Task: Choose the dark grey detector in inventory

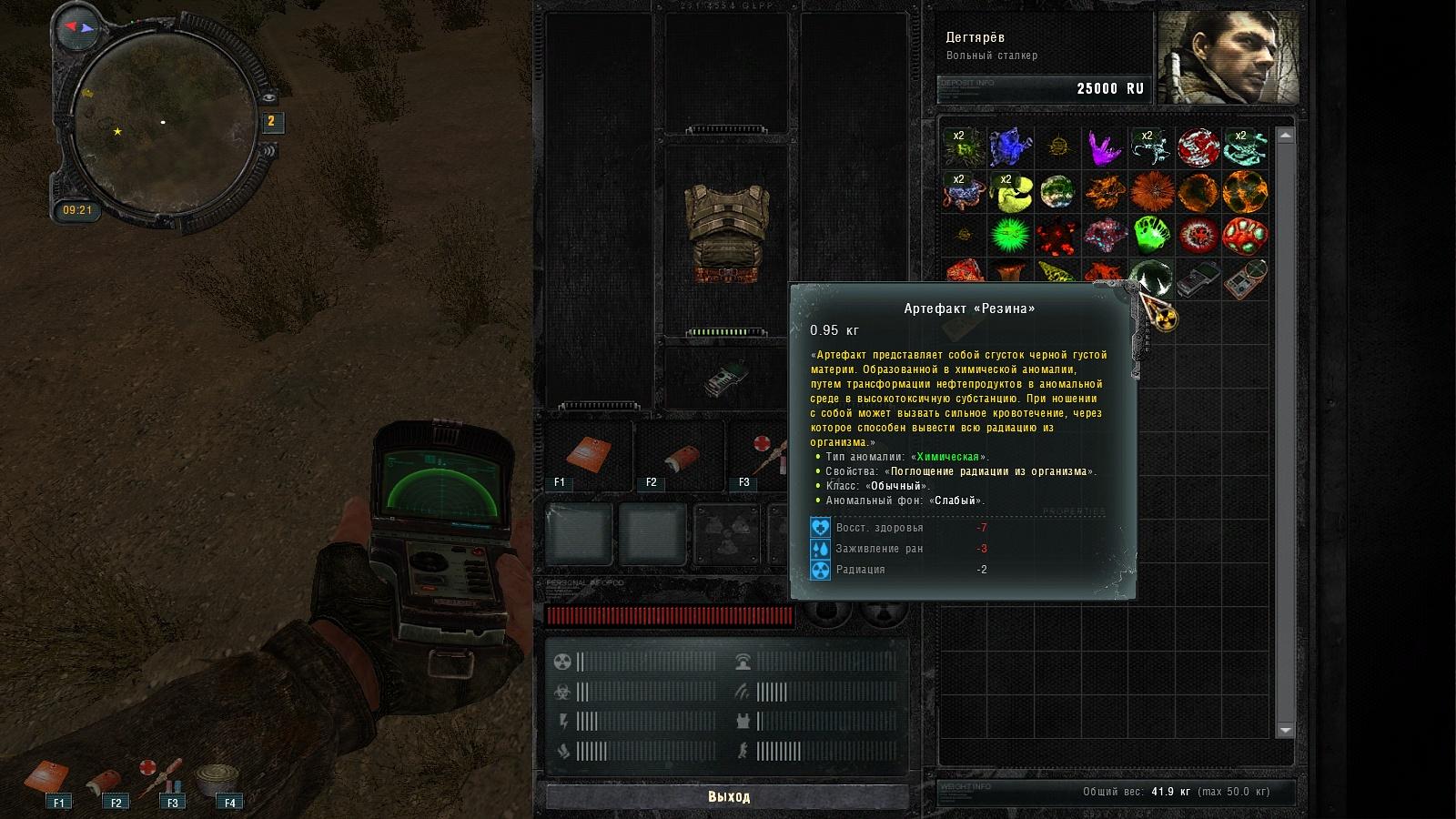Action: click(x=1198, y=278)
